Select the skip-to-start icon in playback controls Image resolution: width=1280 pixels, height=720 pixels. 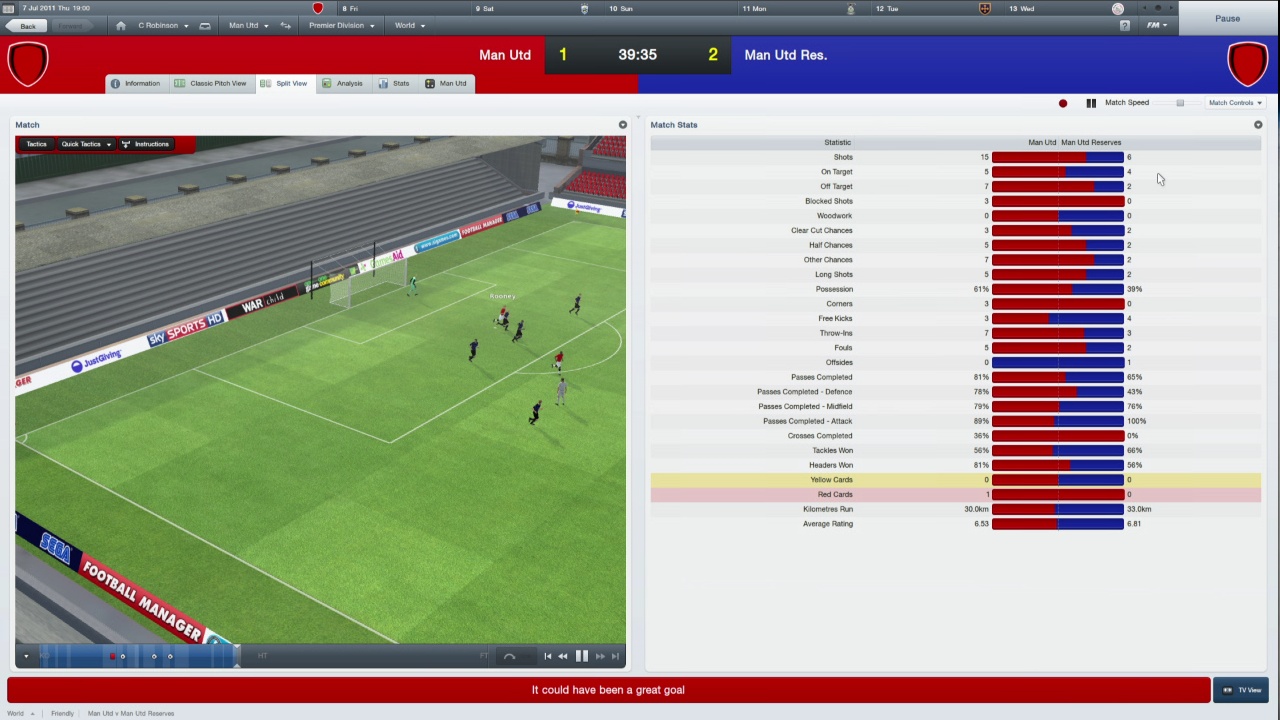pyautogui.click(x=548, y=656)
